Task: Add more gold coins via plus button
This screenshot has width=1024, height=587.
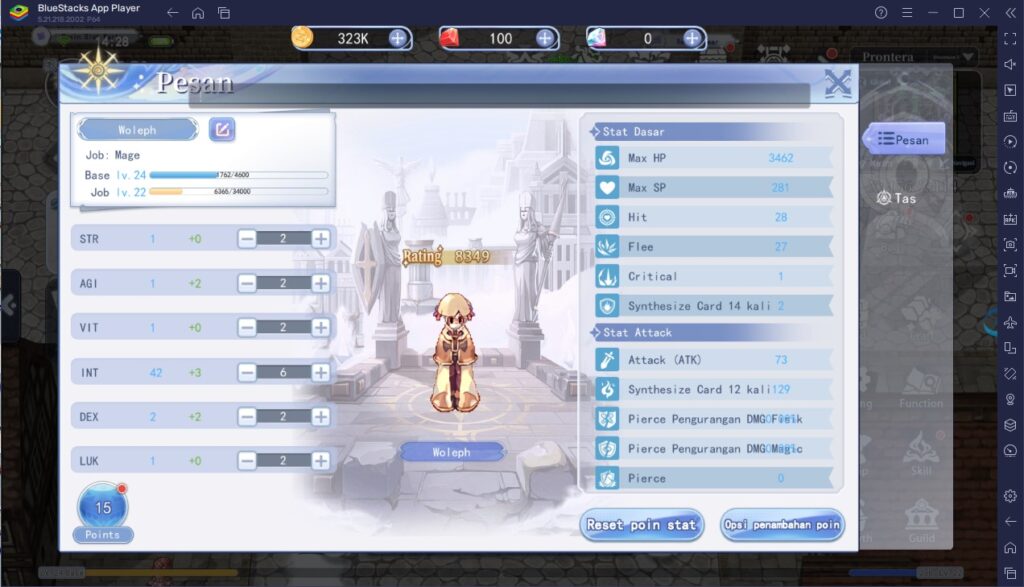Action: click(x=398, y=38)
